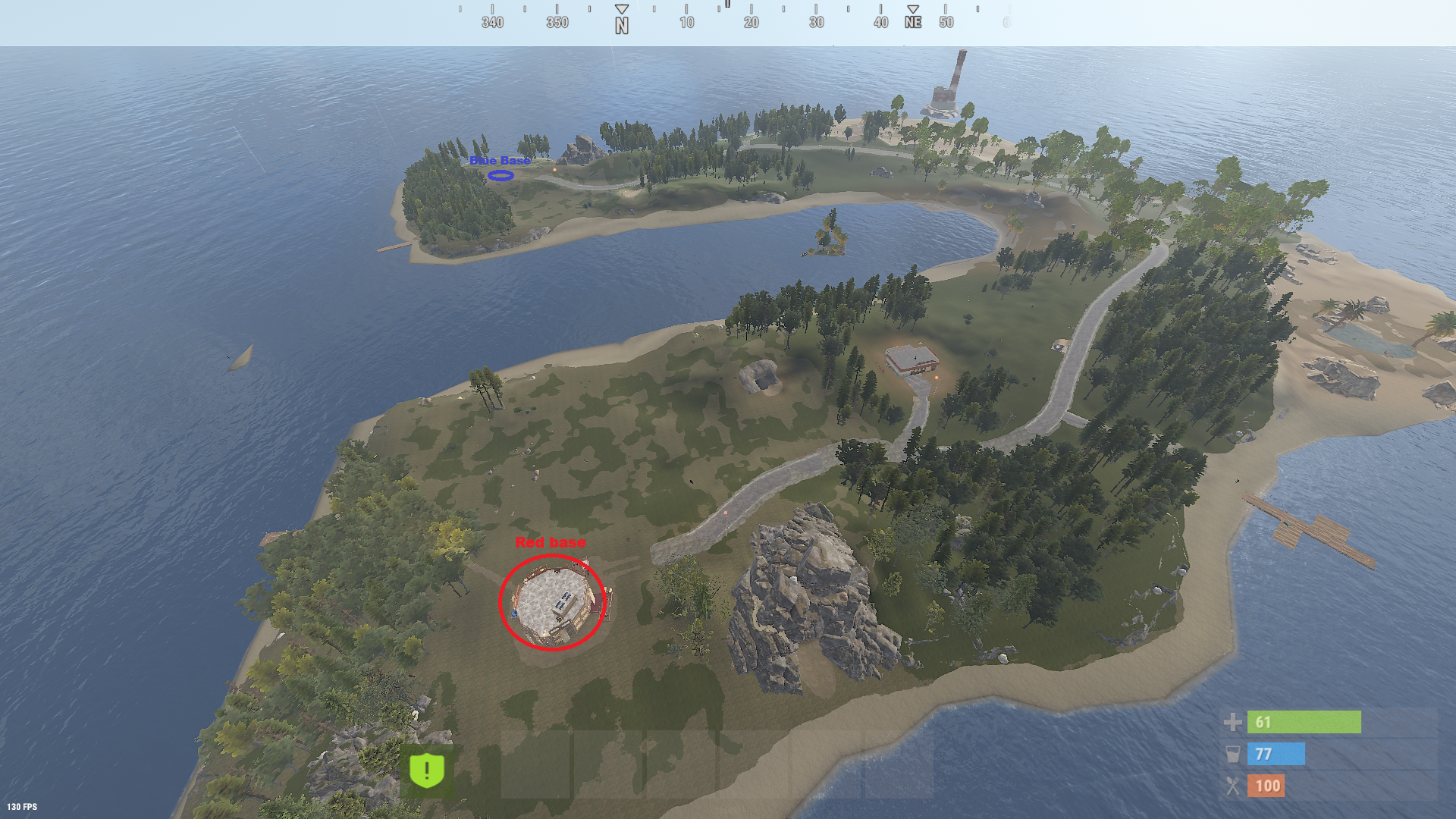
Task: Click the Red base map label
Action: point(551,542)
